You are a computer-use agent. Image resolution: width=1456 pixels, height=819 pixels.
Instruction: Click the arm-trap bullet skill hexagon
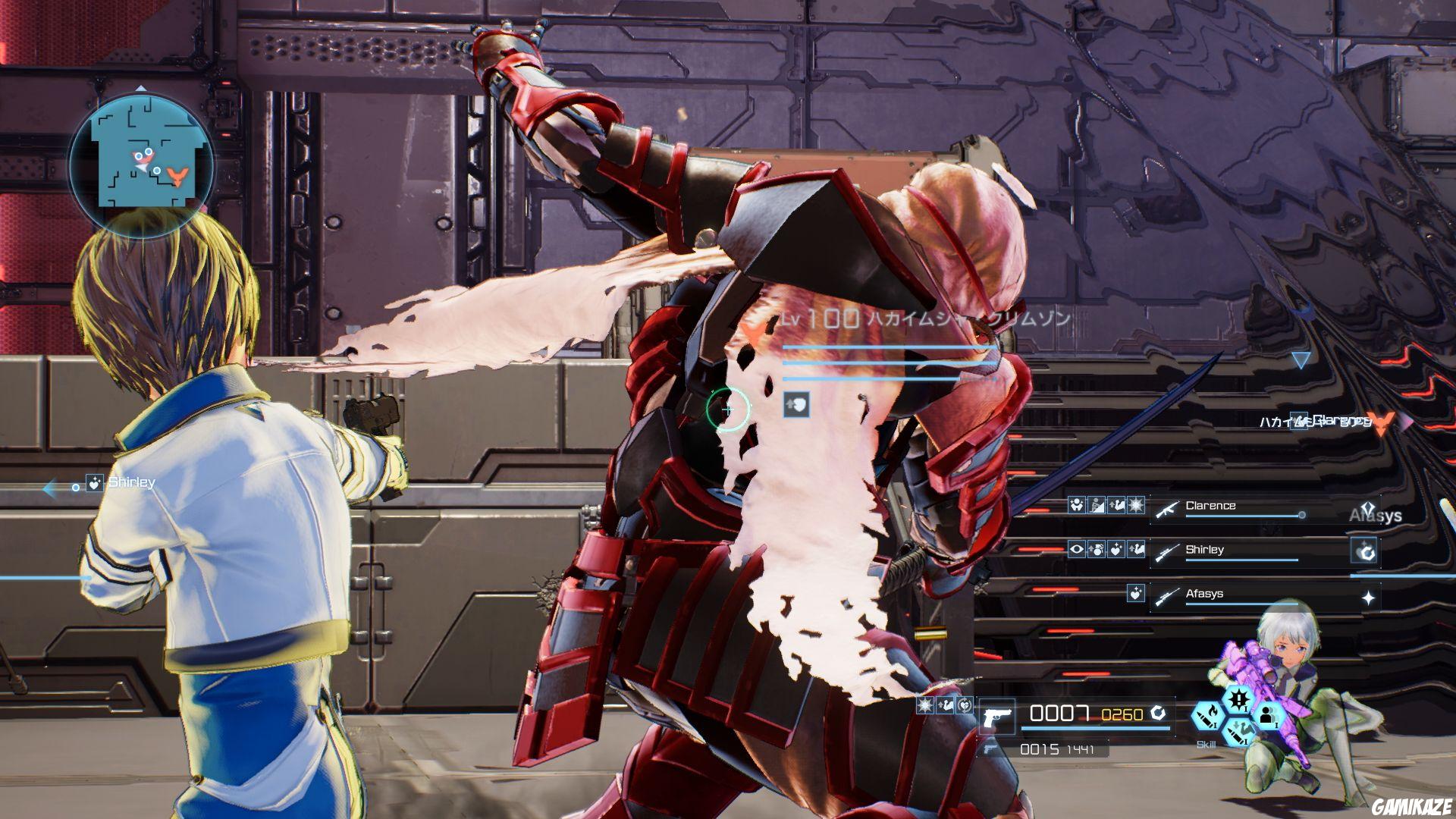click(1239, 731)
